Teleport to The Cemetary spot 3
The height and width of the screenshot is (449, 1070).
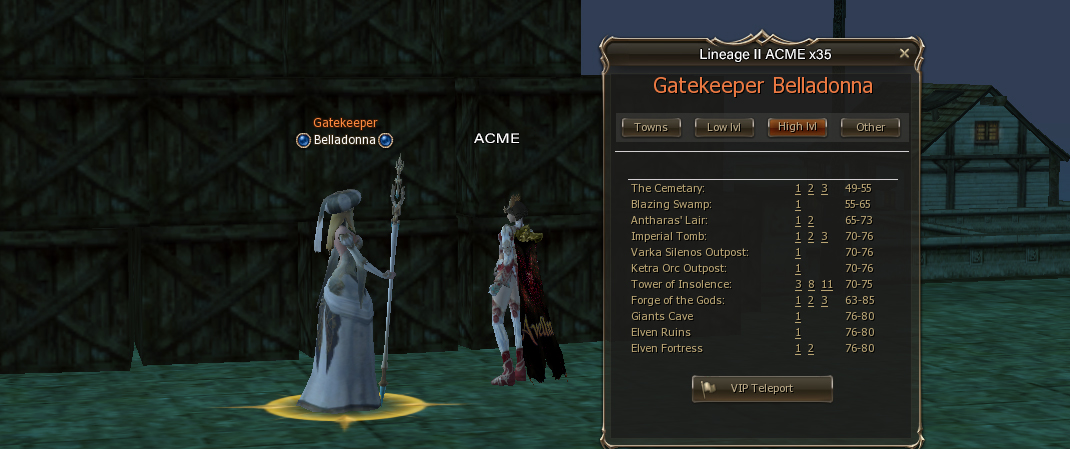824,188
